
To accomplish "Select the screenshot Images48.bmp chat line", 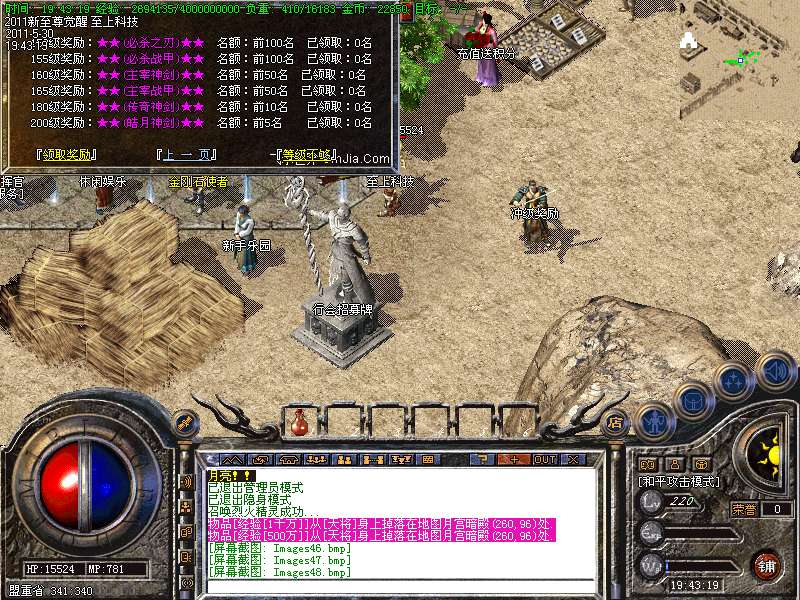I will [280, 573].
